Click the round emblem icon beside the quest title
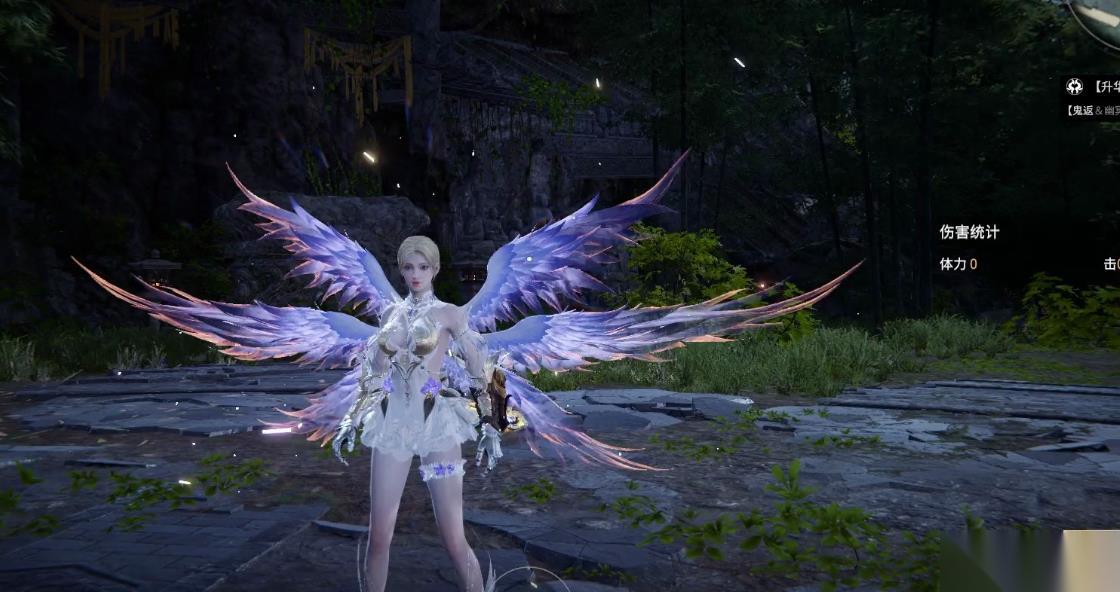 (x=1074, y=87)
